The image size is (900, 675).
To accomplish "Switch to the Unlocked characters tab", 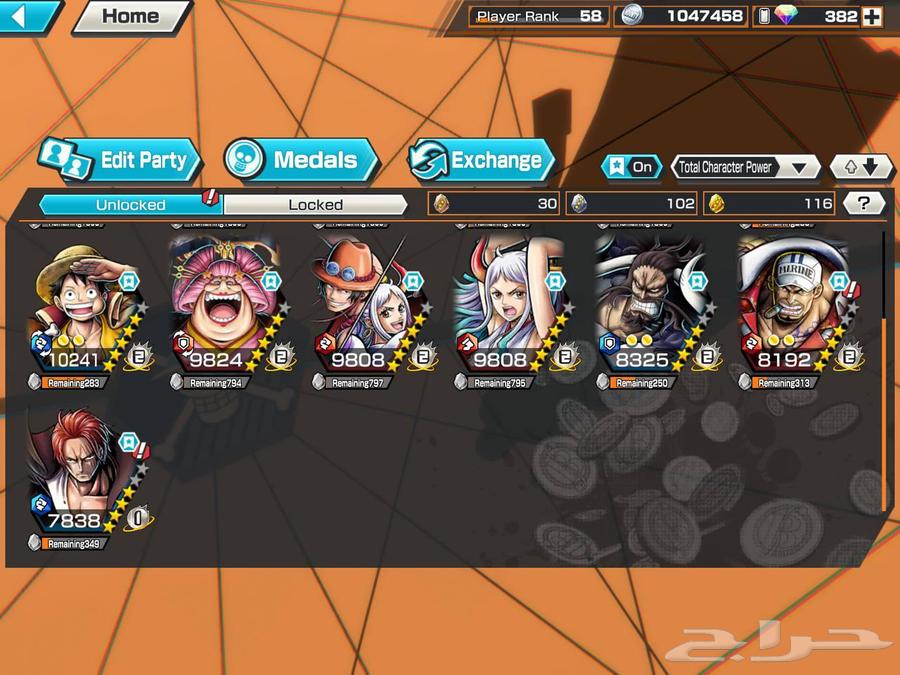I will (130, 204).
